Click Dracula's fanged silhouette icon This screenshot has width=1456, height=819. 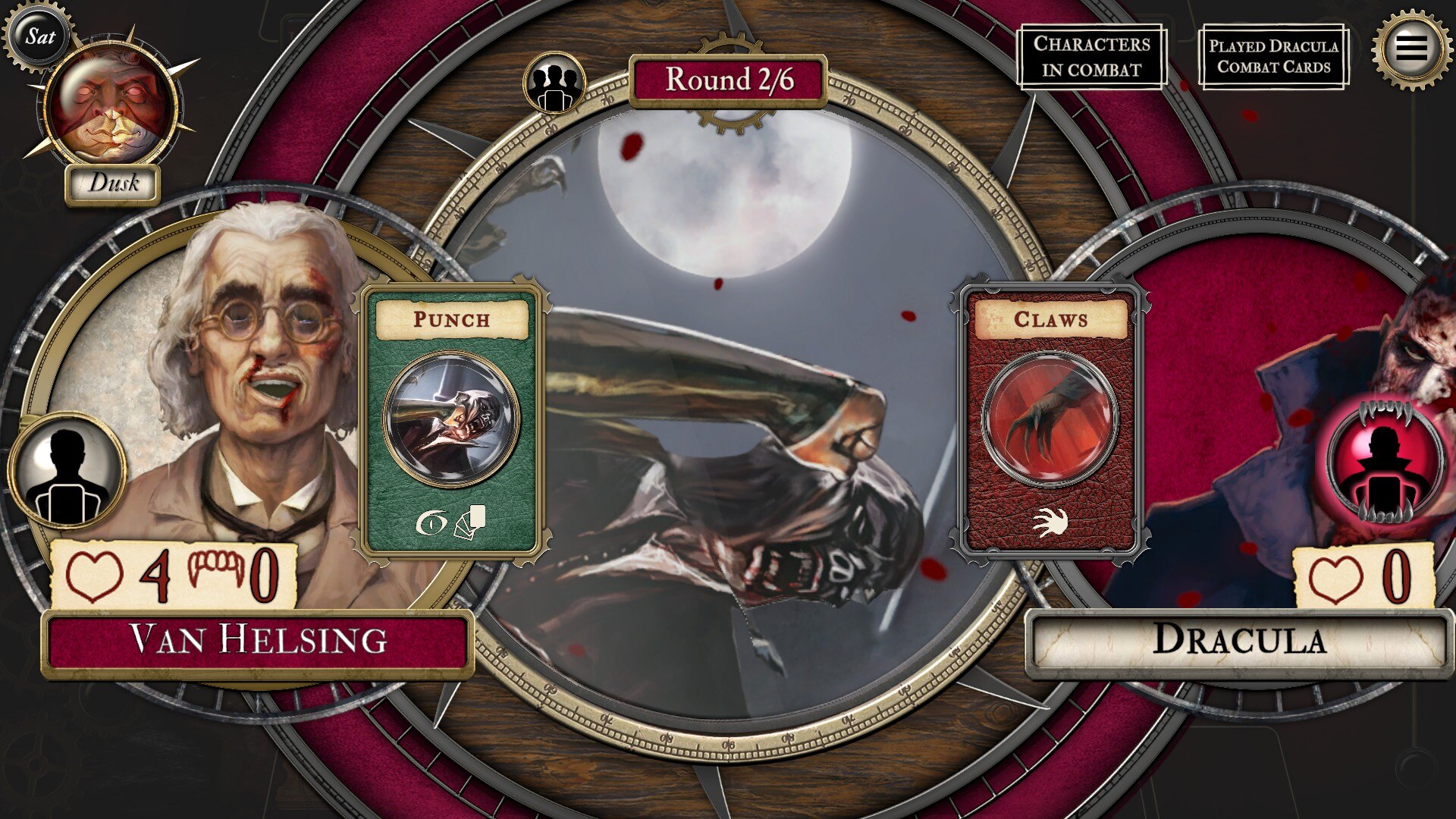[1385, 461]
